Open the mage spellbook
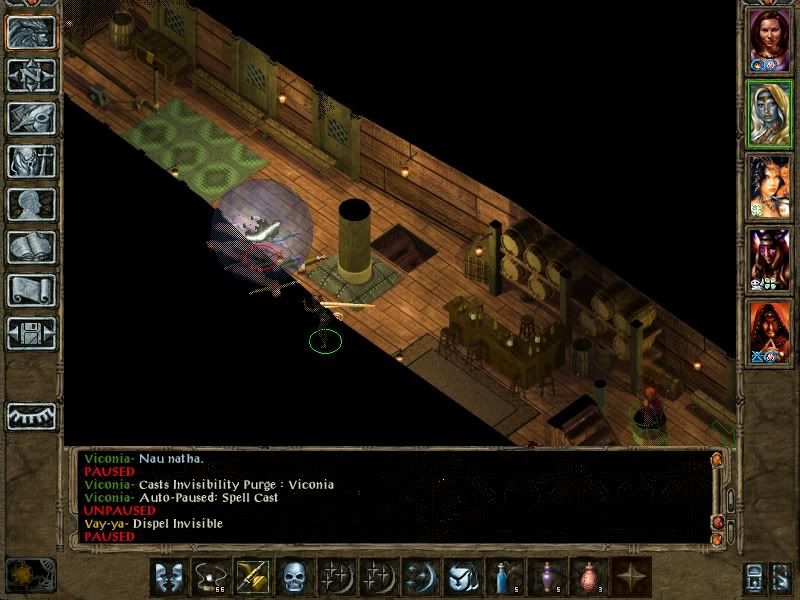Viewport: 800px width, 600px height. [31, 247]
